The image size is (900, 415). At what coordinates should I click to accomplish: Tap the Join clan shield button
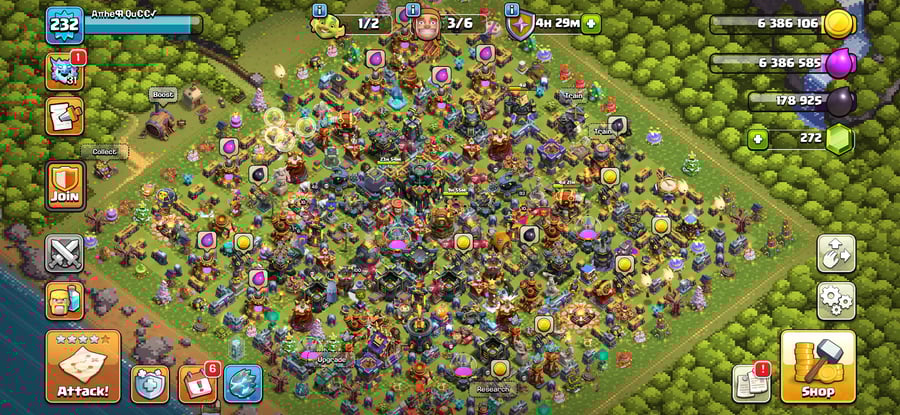[64, 184]
